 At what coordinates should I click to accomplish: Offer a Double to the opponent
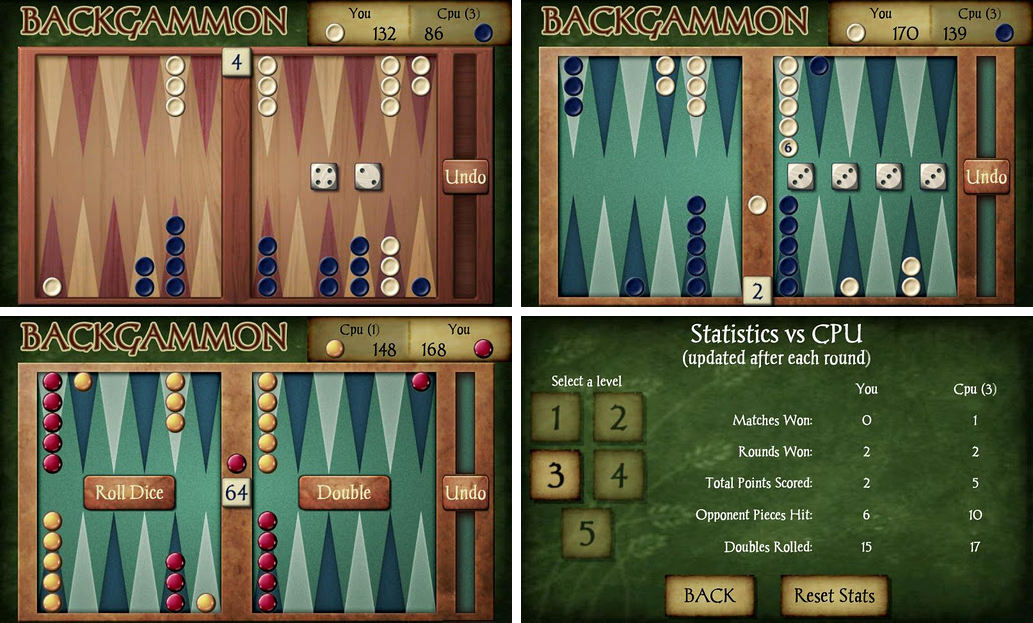[344, 492]
